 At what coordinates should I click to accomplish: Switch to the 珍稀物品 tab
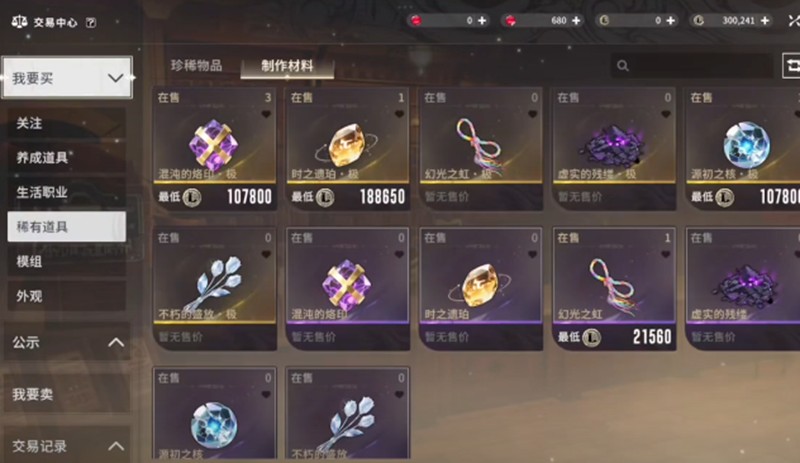(196, 66)
